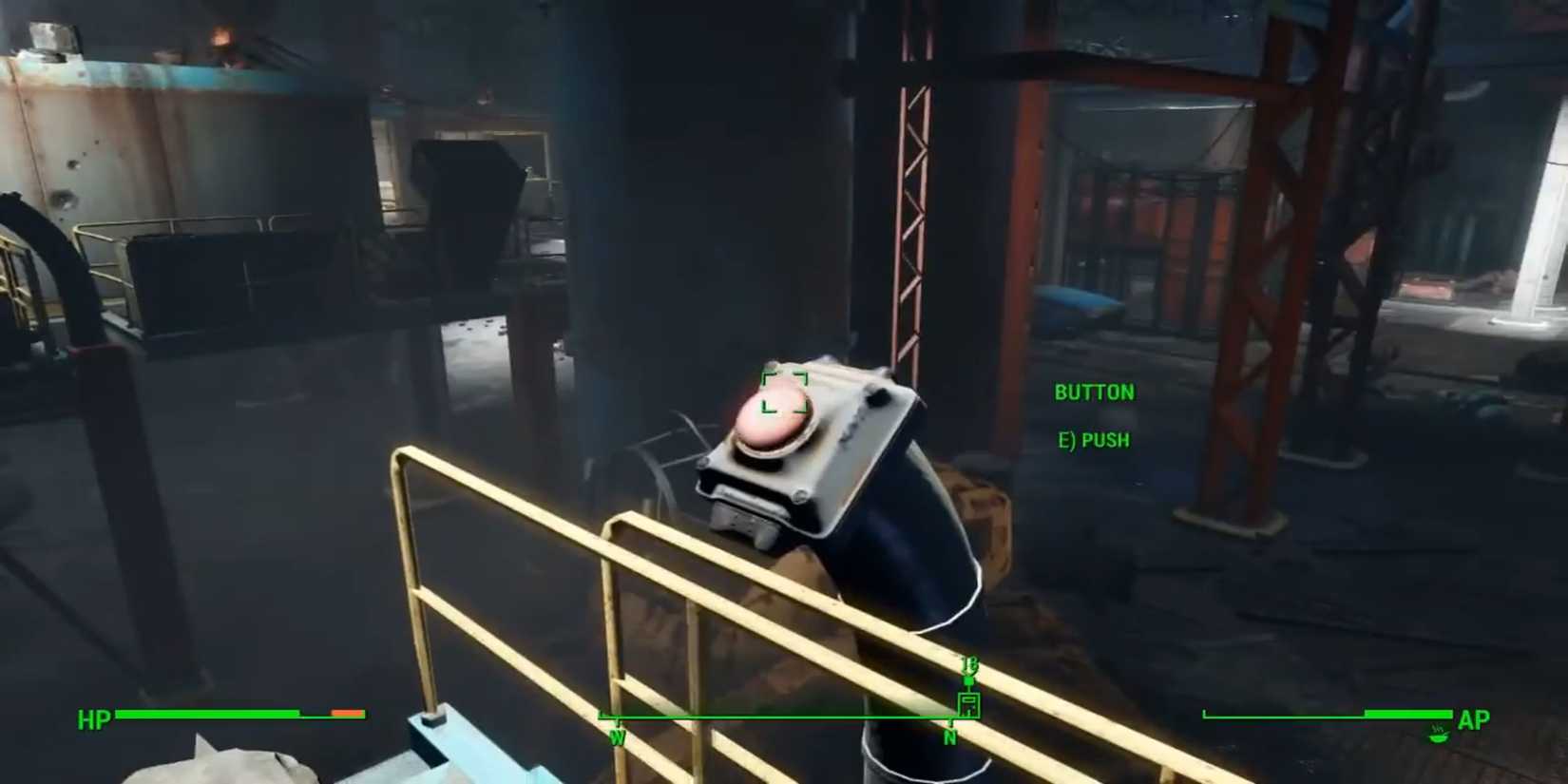Click the orange rads segment of the HP bar
Viewport: 1568px width, 784px height.
pyautogui.click(x=345, y=711)
